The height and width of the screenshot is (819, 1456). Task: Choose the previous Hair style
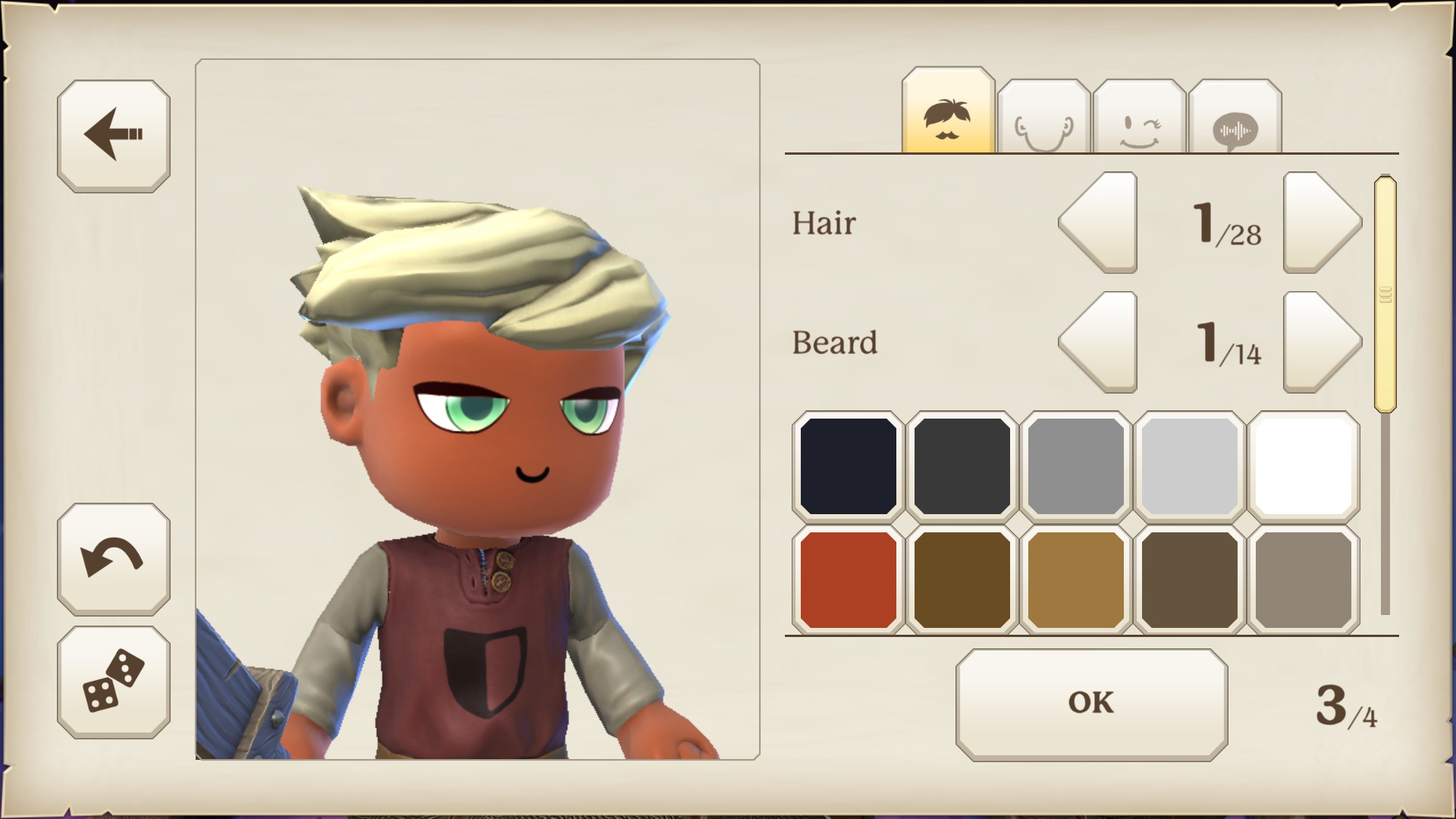(x=1098, y=222)
